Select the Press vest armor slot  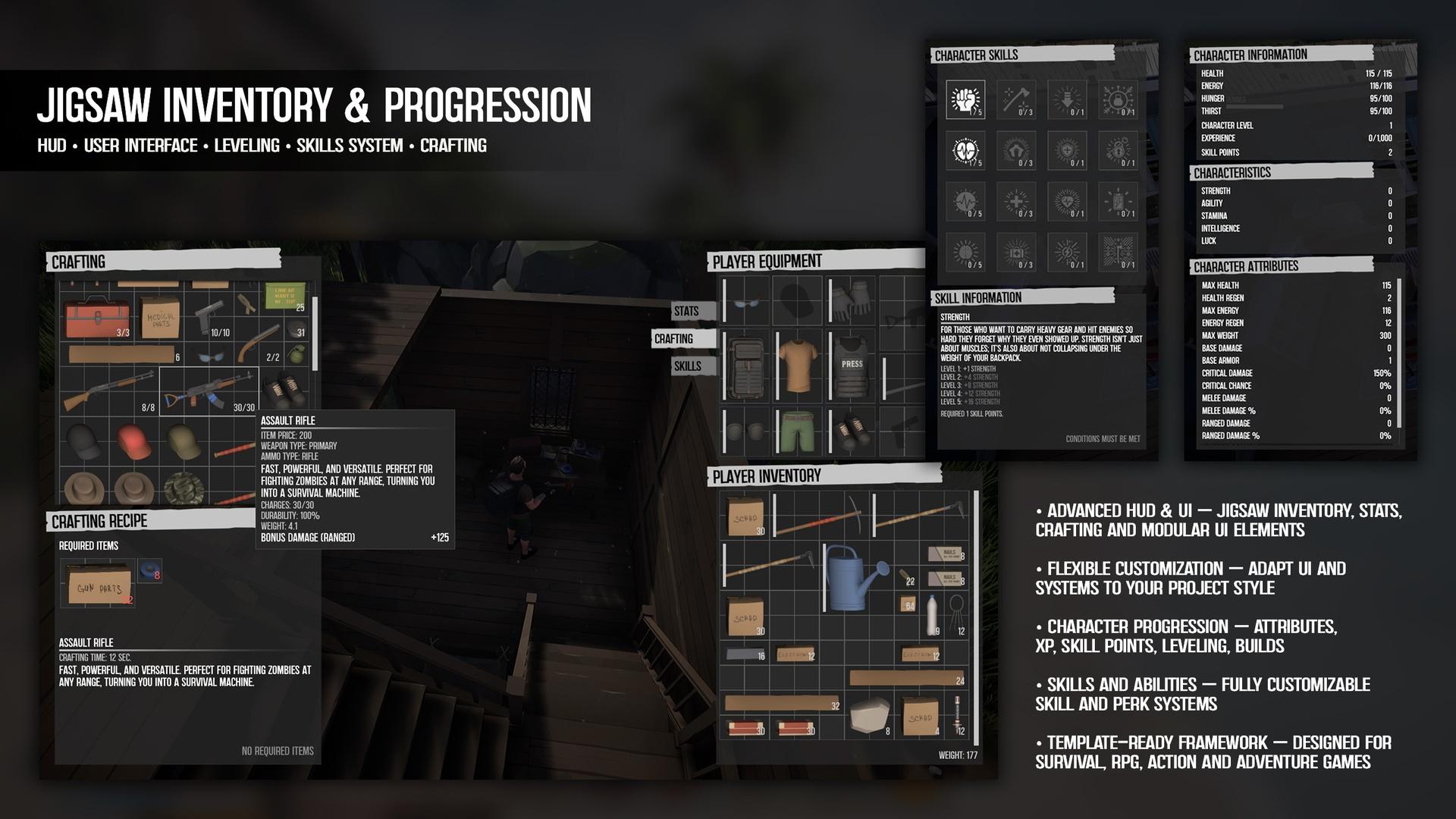point(851,367)
